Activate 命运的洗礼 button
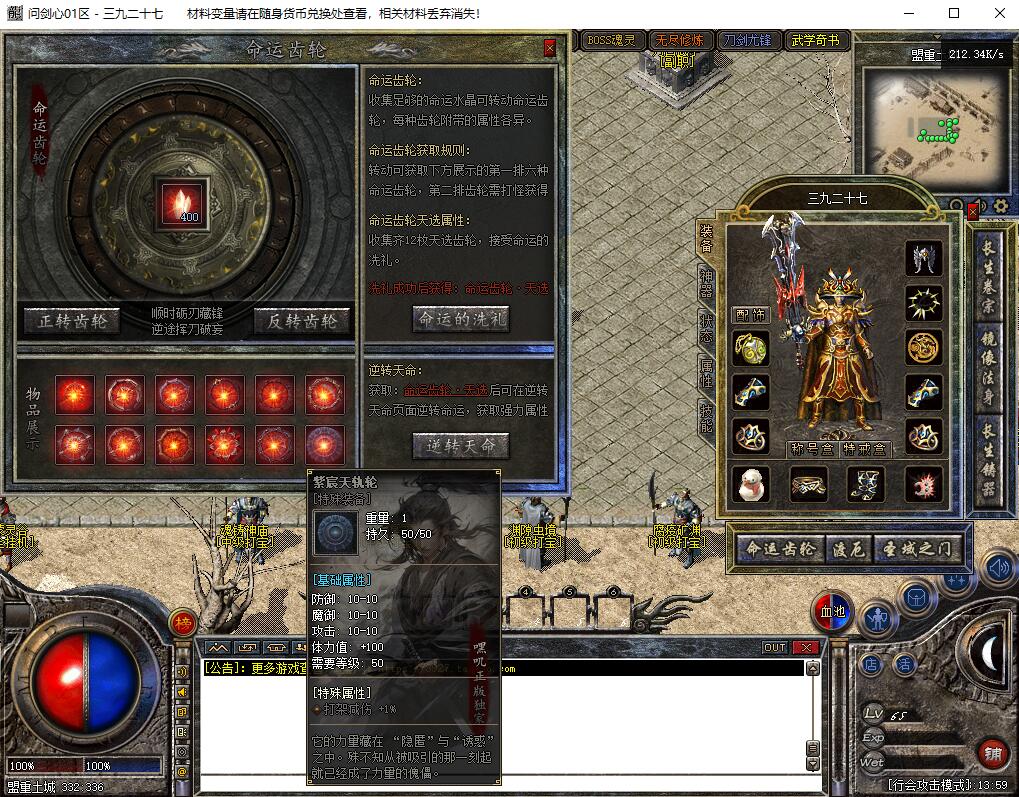1019x797 pixels. coord(461,319)
